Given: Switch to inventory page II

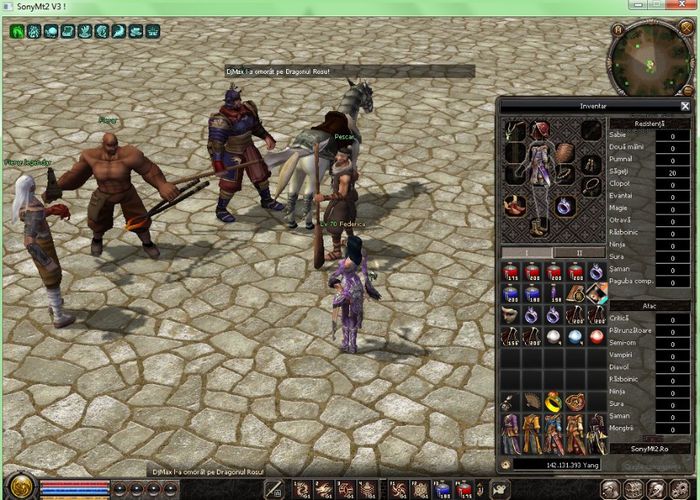Looking at the screenshot, I should pos(579,252).
